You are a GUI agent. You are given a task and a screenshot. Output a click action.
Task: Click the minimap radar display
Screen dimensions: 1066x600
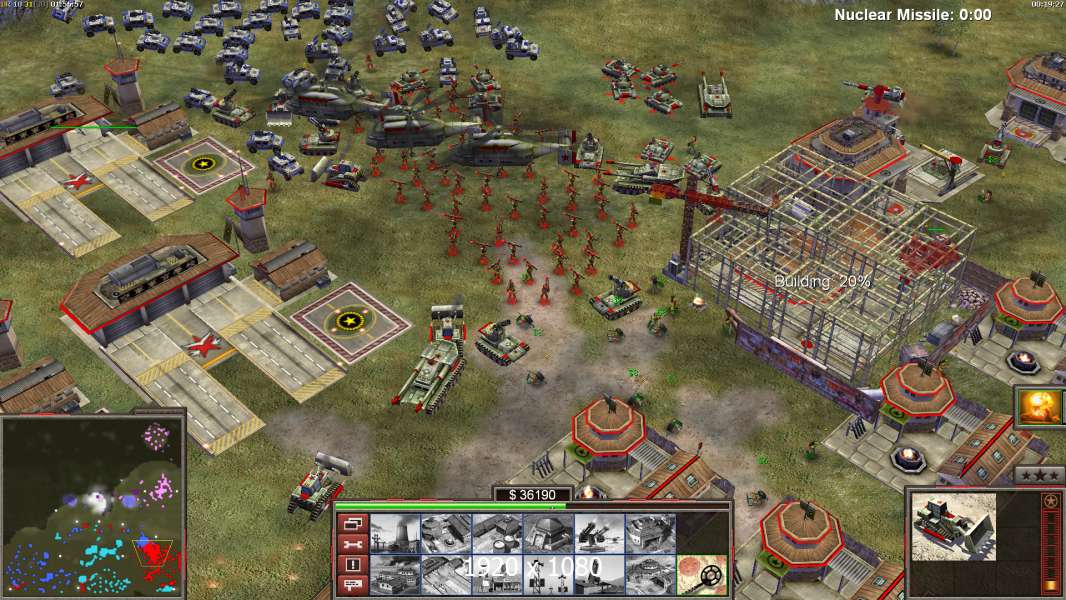click(92, 507)
